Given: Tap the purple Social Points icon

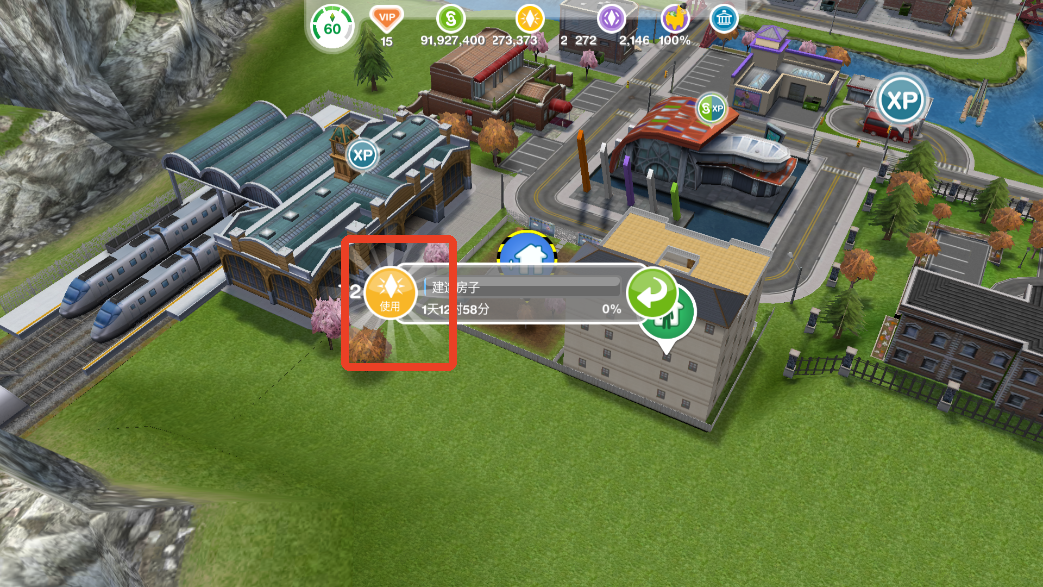Looking at the screenshot, I should pos(611,18).
